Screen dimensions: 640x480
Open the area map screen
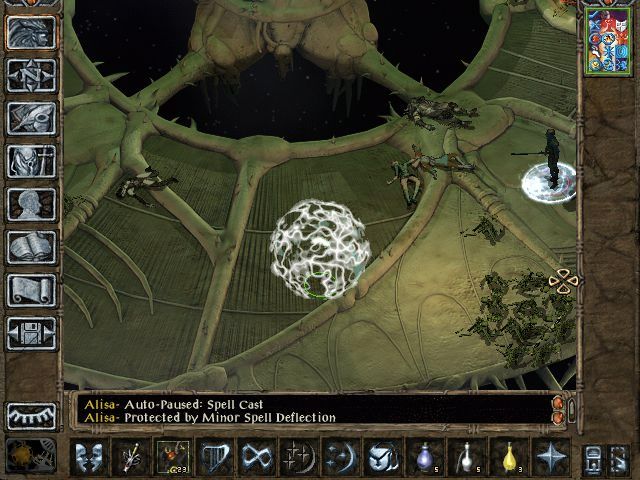coord(31,75)
